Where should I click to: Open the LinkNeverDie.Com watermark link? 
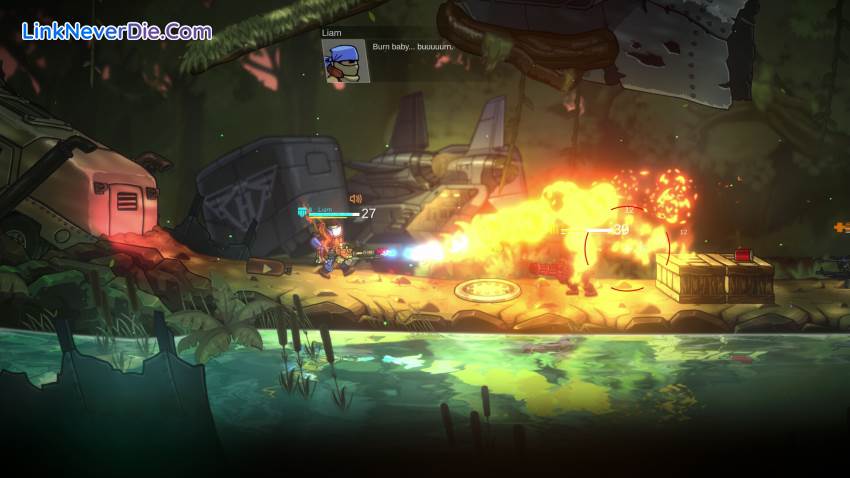tap(117, 31)
